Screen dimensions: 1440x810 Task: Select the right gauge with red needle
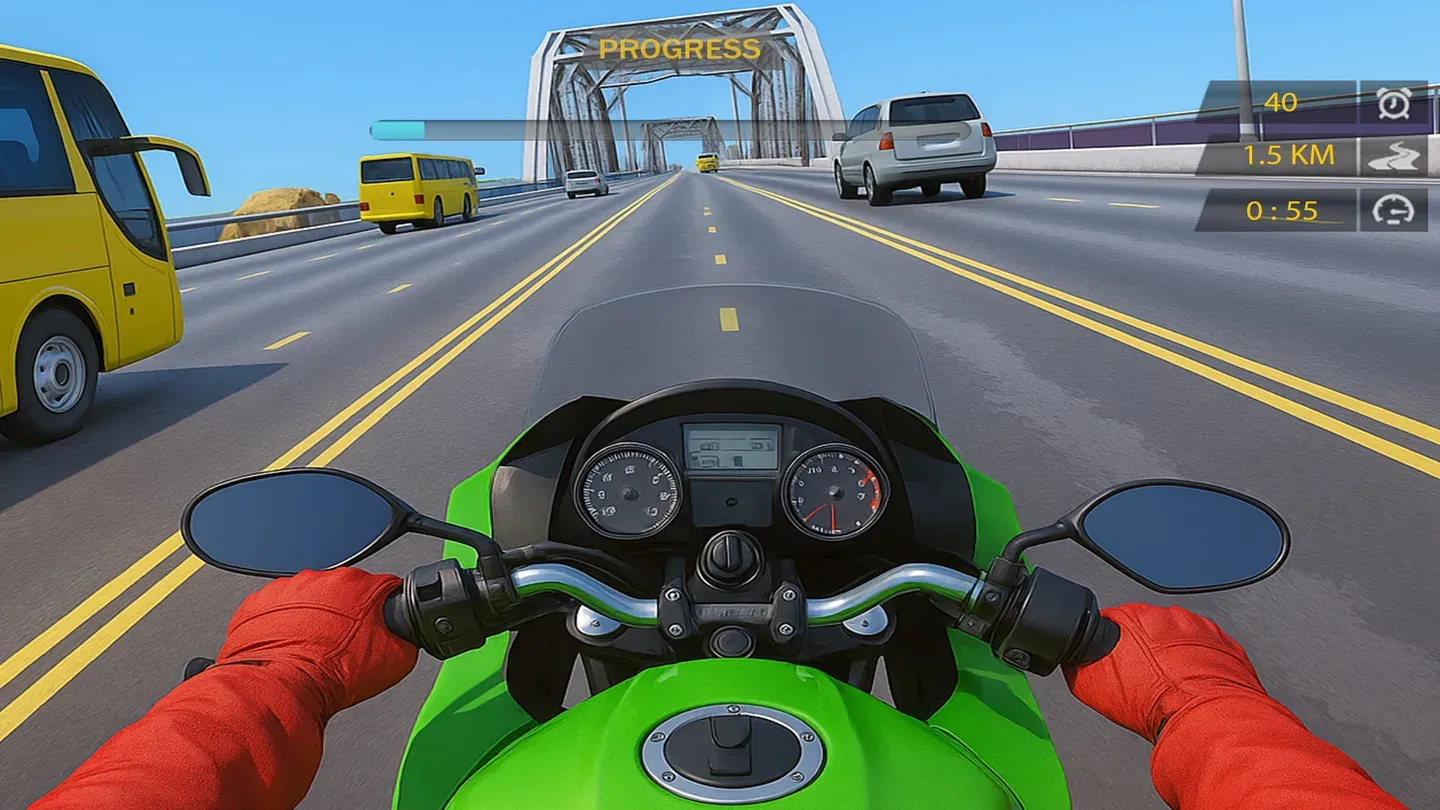coord(833,490)
